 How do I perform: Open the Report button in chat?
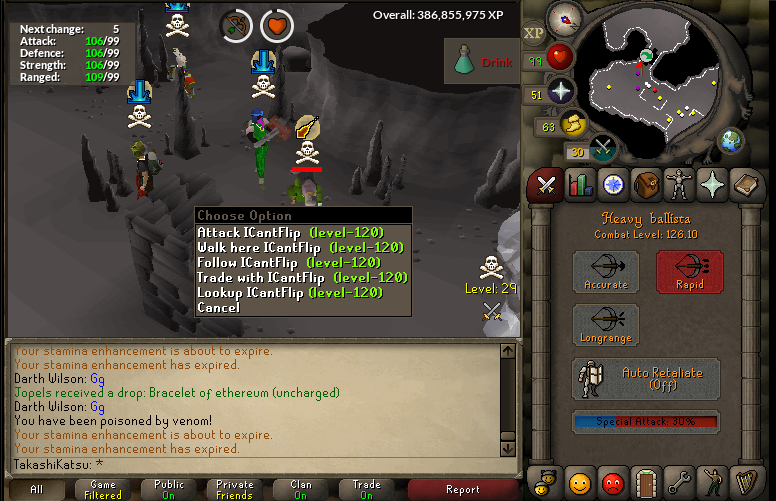(463, 489)
